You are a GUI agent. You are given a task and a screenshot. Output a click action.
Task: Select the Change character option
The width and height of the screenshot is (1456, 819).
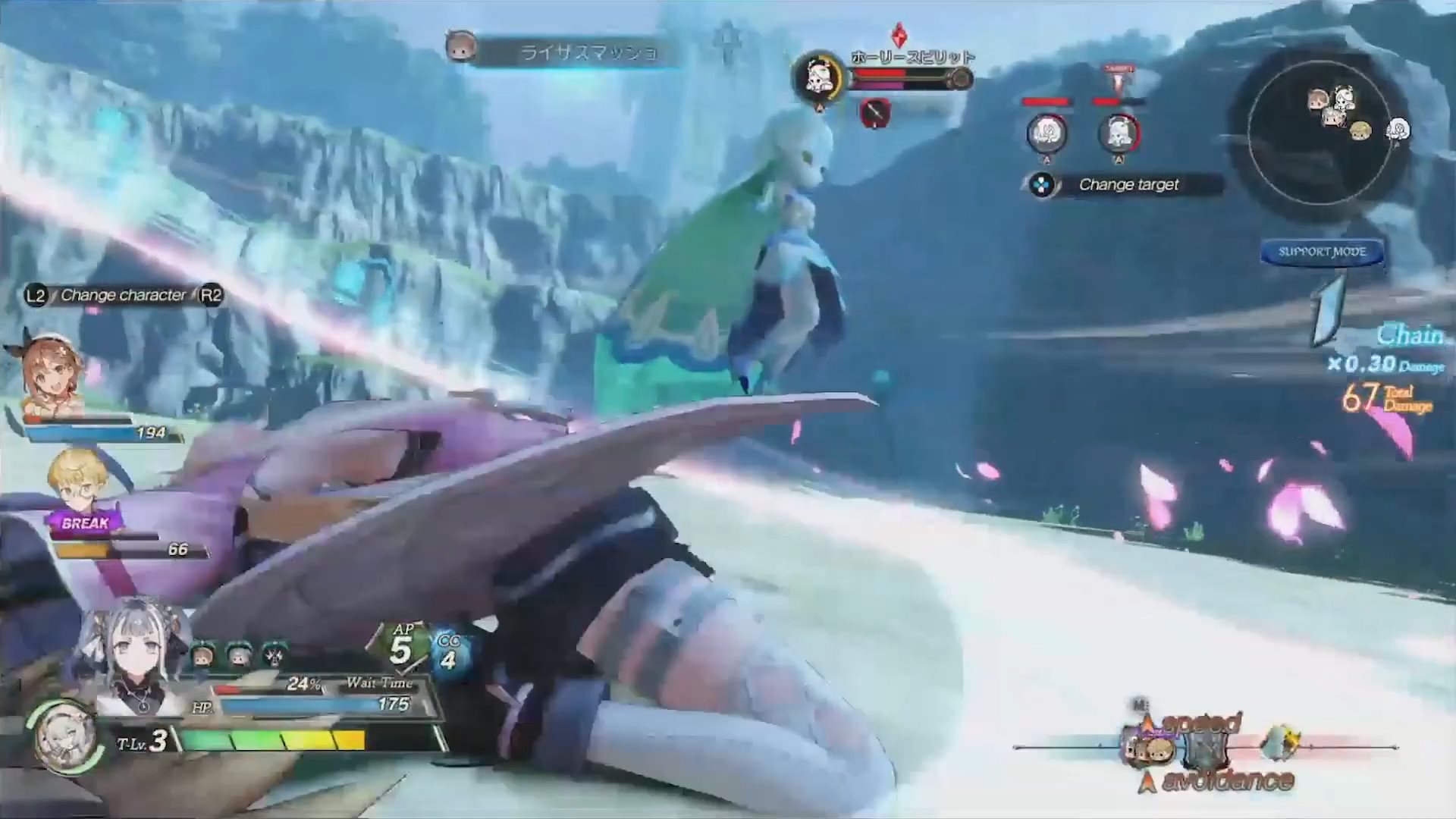[x=124, y=295]
